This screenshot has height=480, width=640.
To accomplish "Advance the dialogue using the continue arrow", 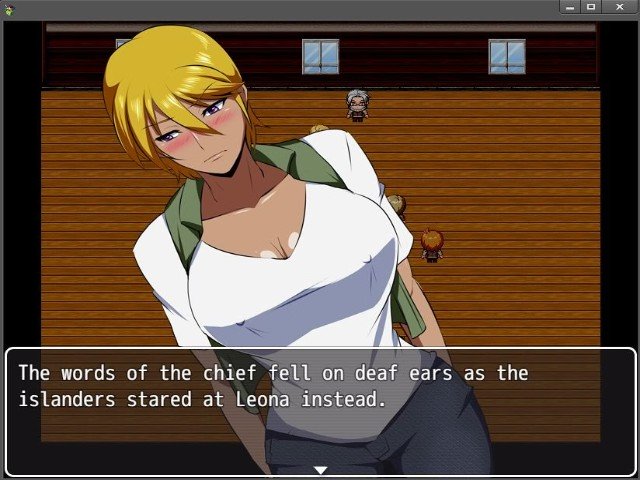I will (x=320, y=469).
